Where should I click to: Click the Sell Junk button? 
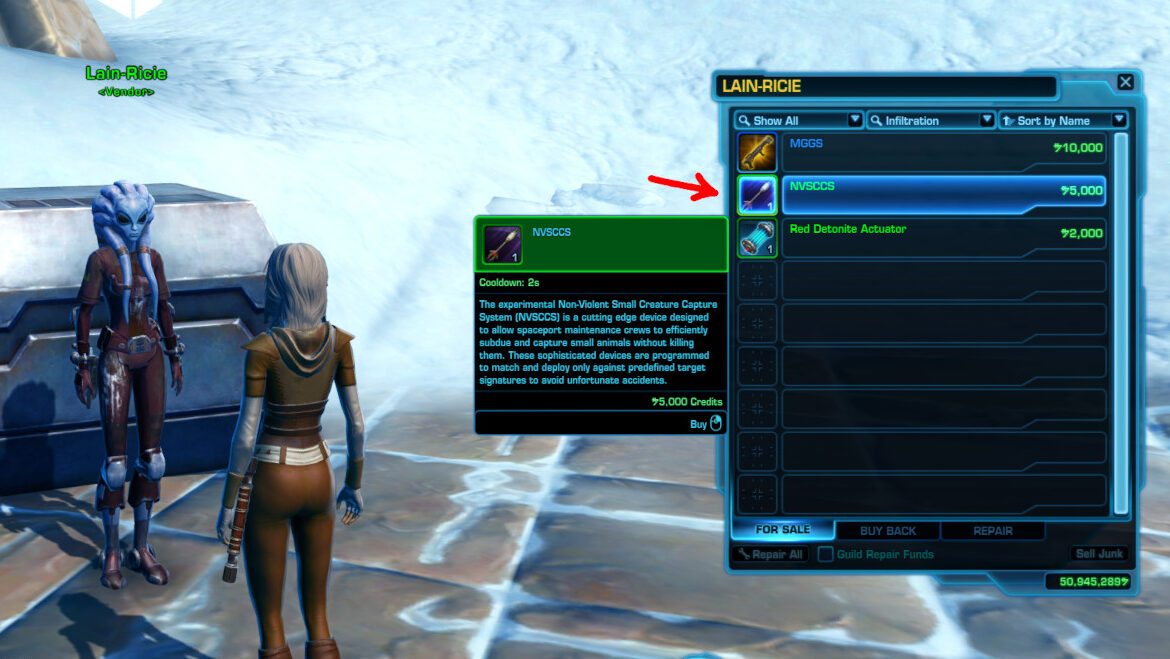(1099, 554)
